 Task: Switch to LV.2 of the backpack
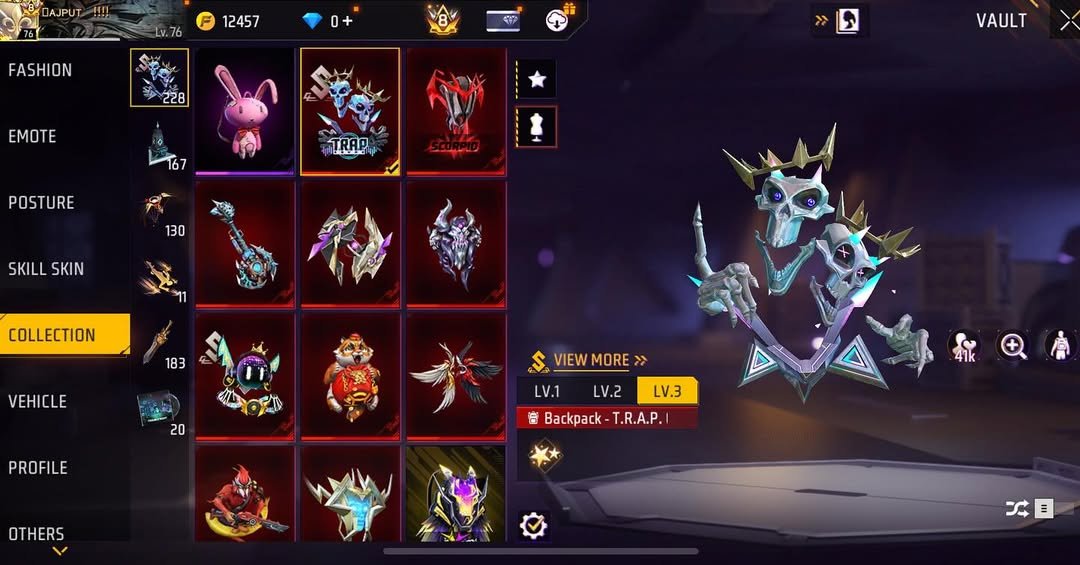tap(607, 391)
